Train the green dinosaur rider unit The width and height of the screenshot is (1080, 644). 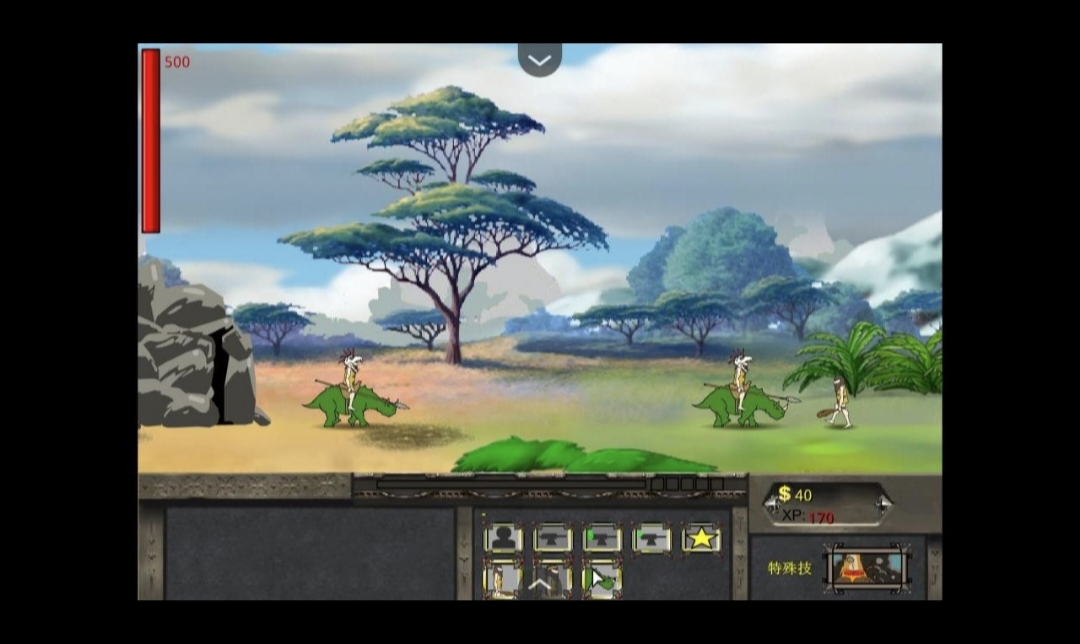[602, 579]
